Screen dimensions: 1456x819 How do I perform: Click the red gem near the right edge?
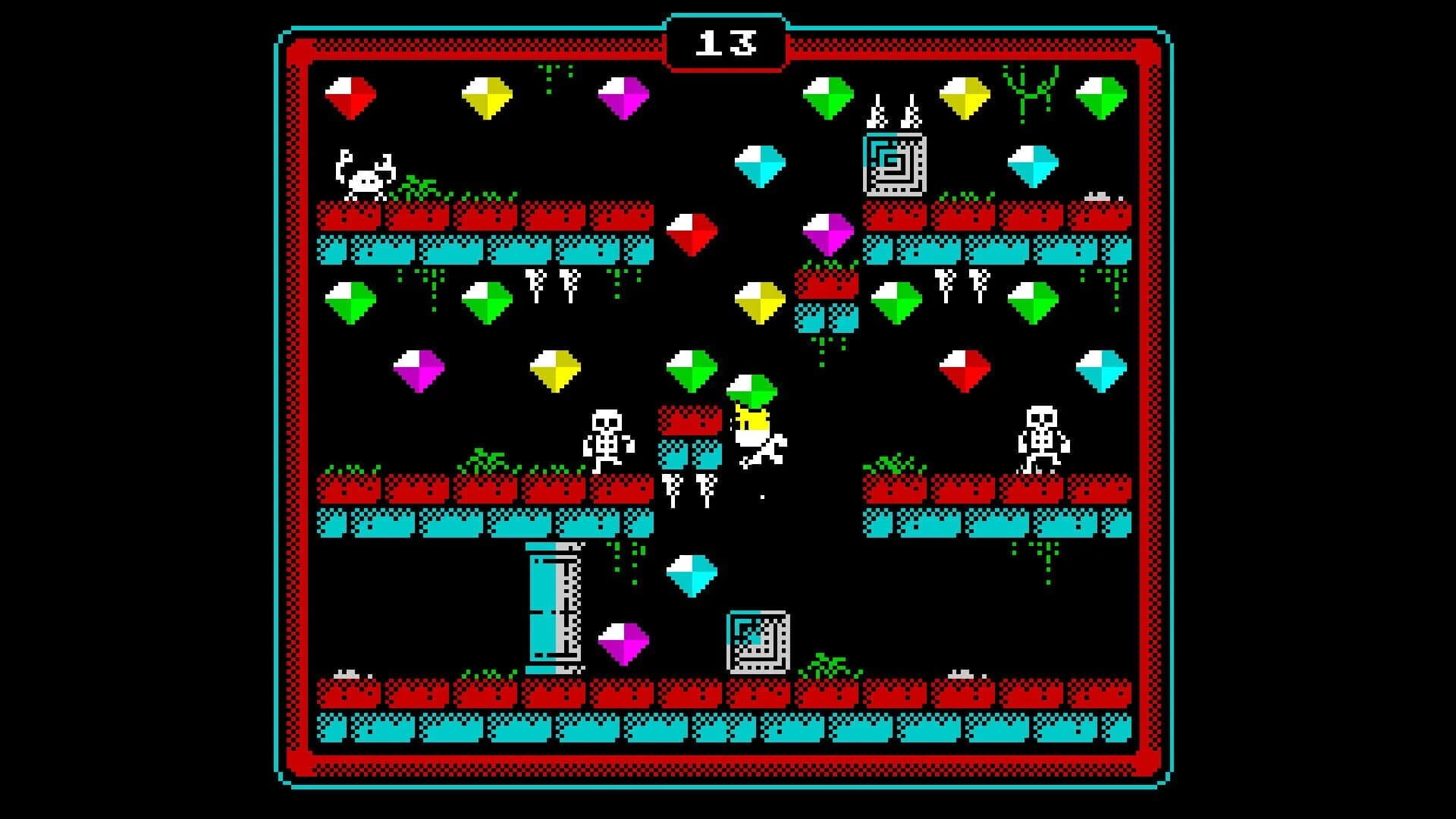(x=963, y=372)
